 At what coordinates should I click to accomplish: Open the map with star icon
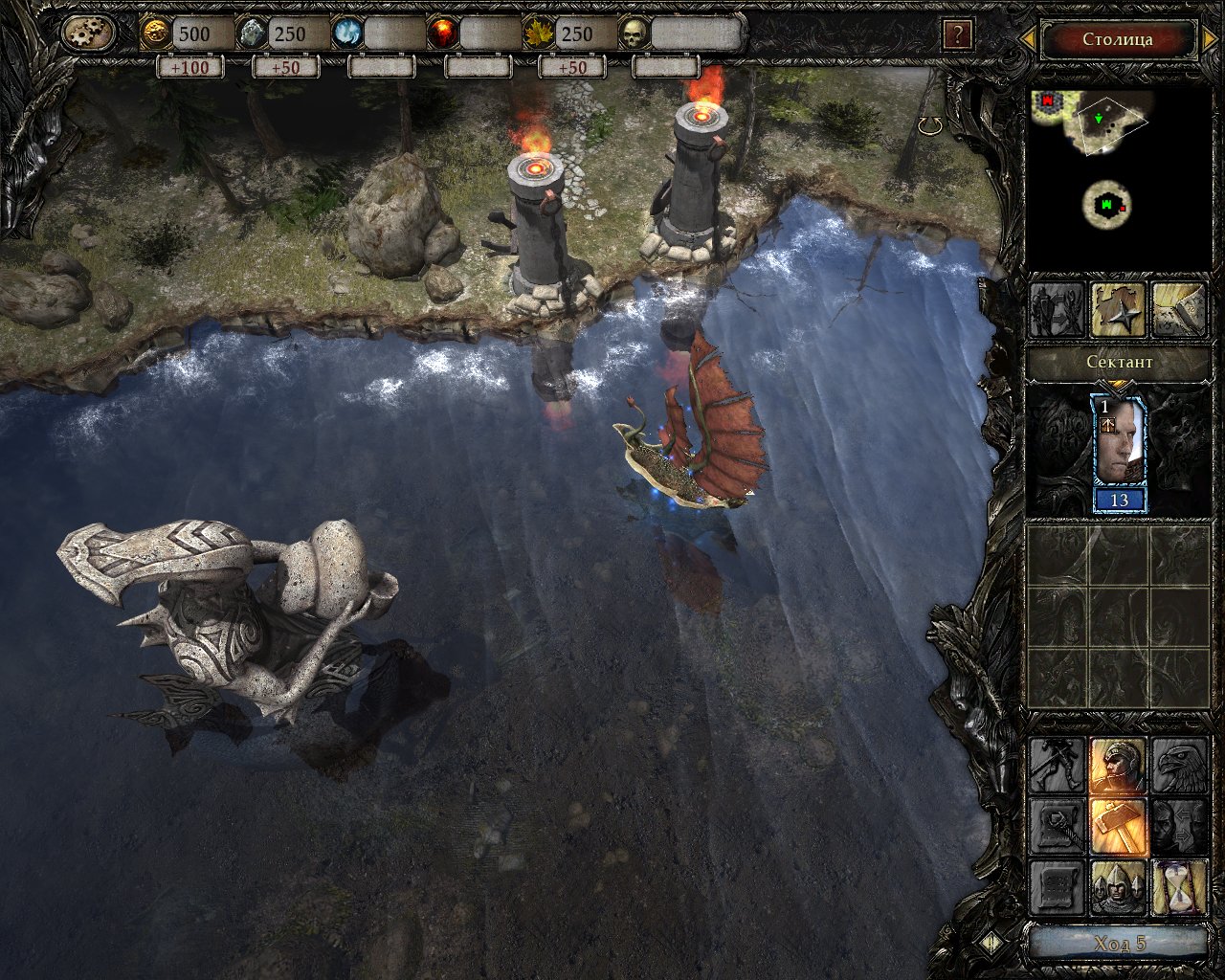point(1118,310)
